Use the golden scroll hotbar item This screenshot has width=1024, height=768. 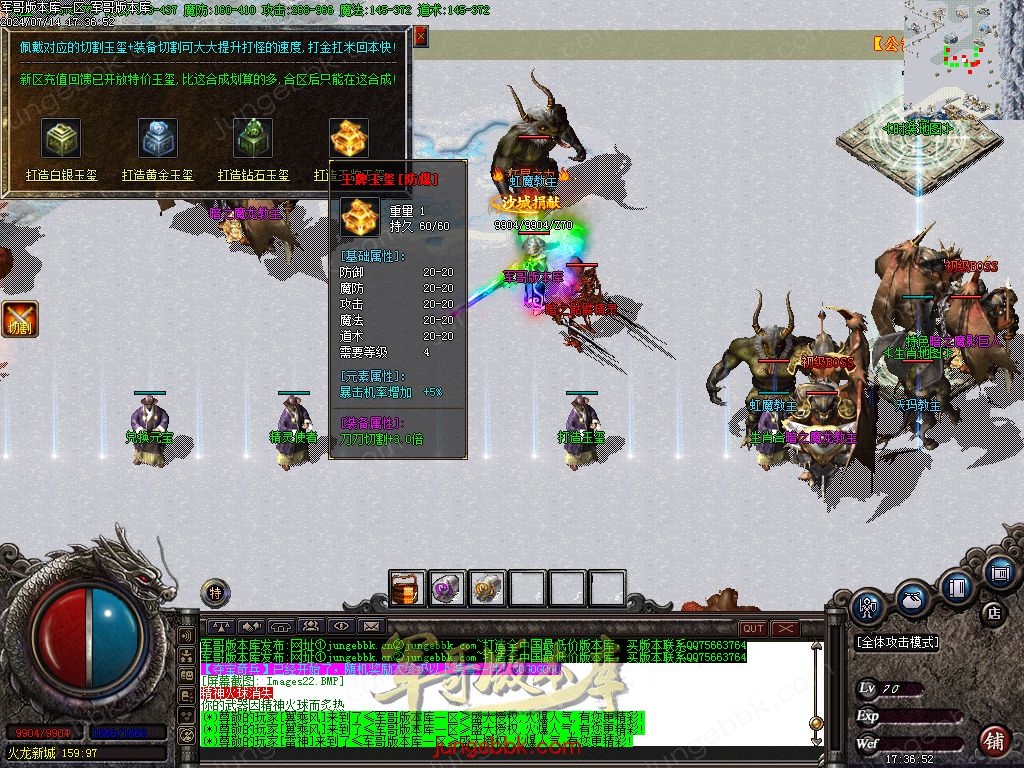coord(487,589)
